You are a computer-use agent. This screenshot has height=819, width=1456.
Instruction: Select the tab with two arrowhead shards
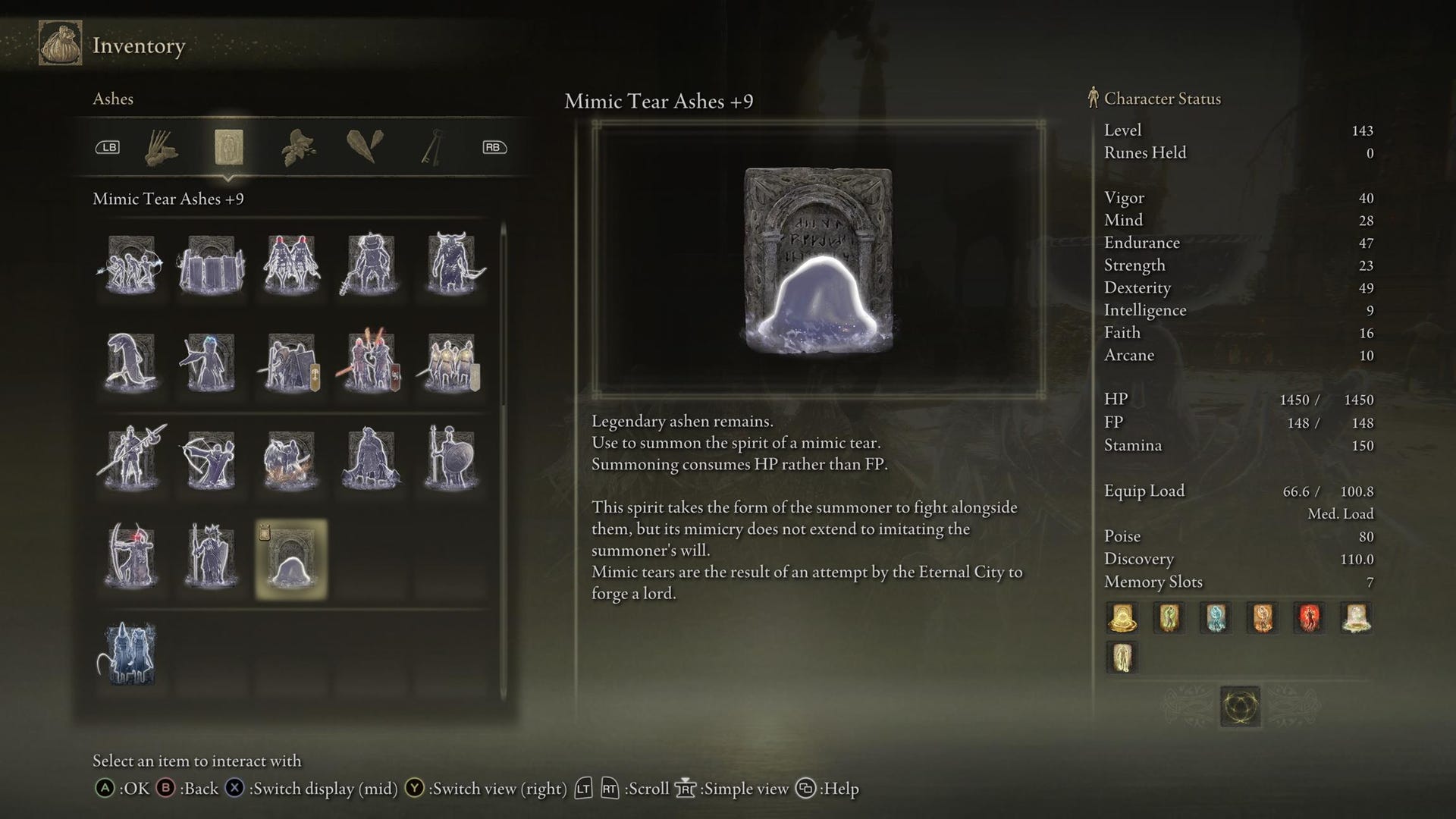pyautogui.click(x=365, y=147)
